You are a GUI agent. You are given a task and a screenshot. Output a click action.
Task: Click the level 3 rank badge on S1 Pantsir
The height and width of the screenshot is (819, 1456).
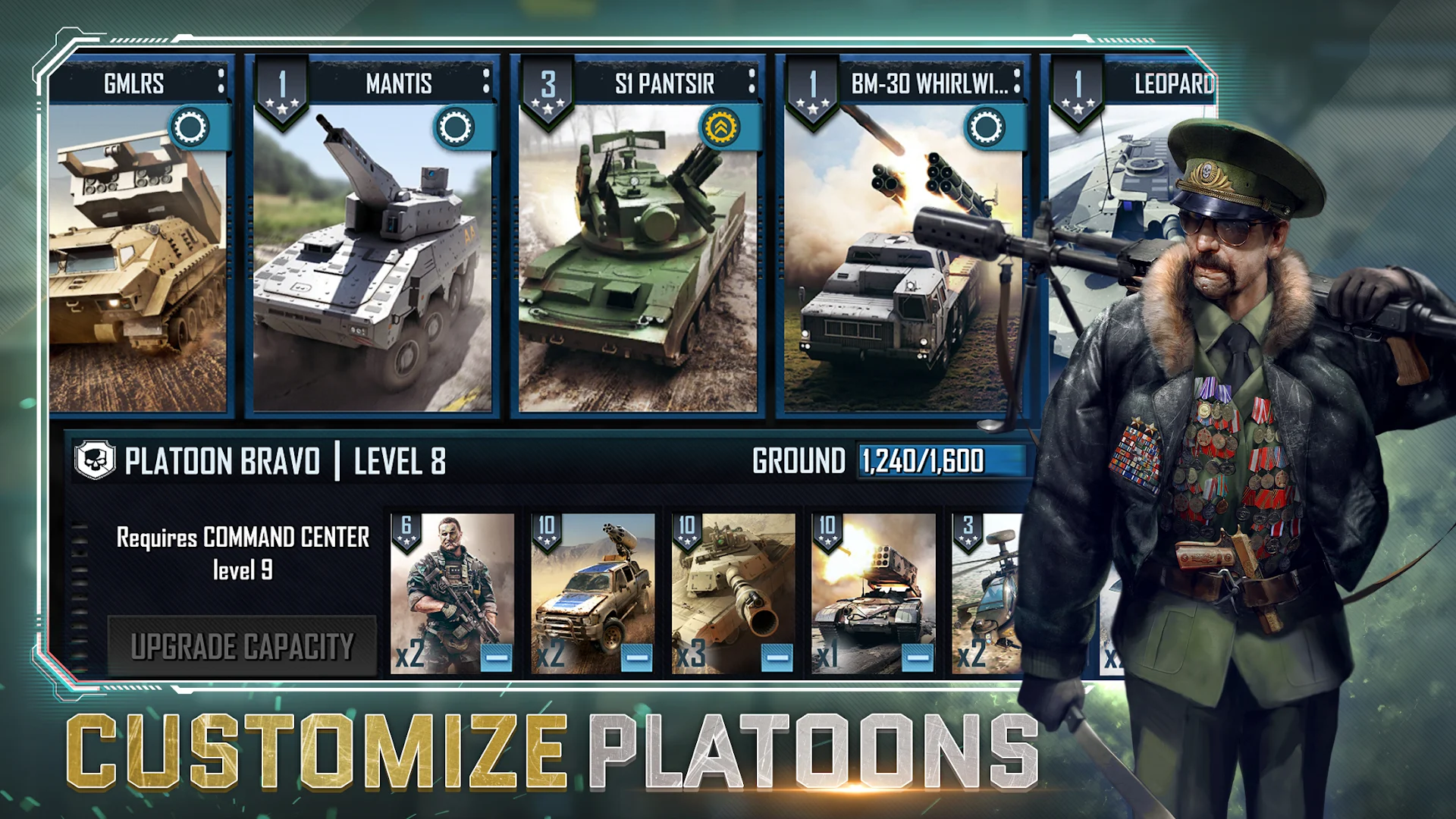coord(549,86)
